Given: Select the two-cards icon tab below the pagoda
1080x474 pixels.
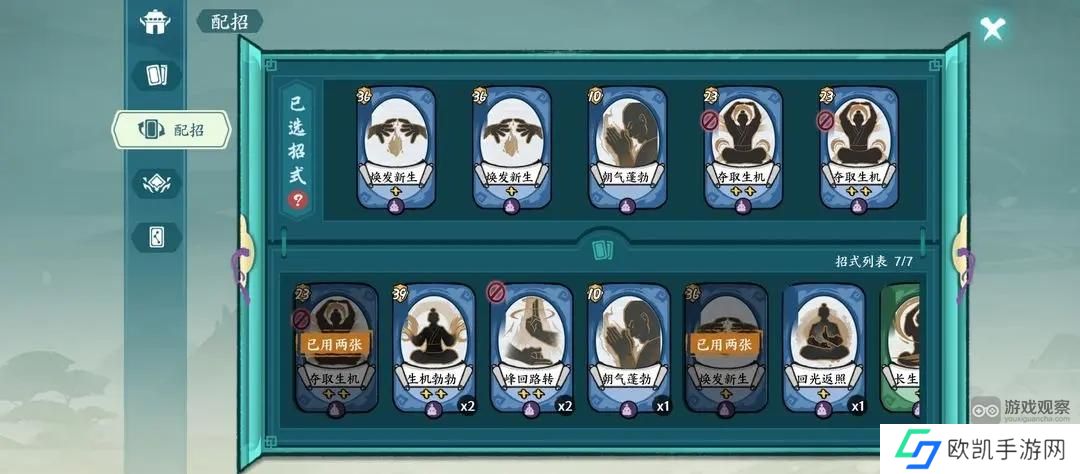Looking at the screenshot, I should click(x=157, y=75).
